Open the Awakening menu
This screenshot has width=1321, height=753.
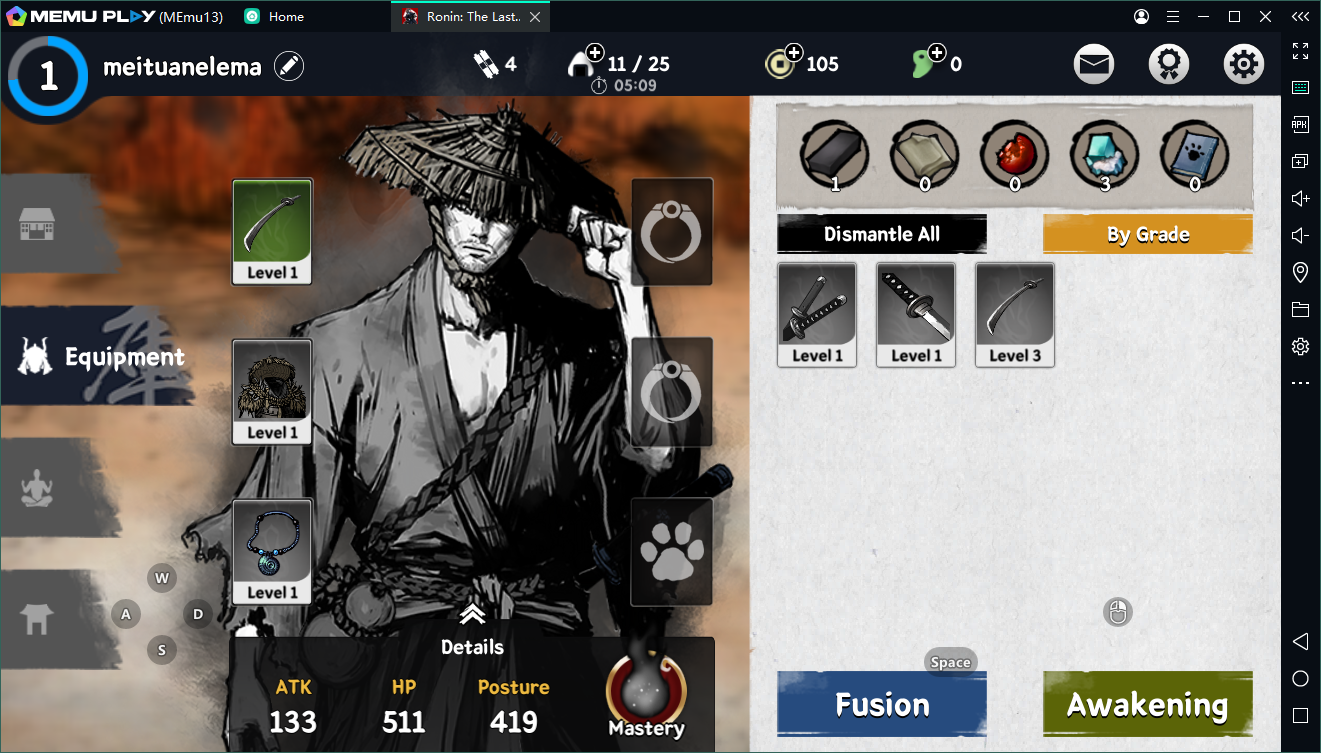(x=1147, y=704)
